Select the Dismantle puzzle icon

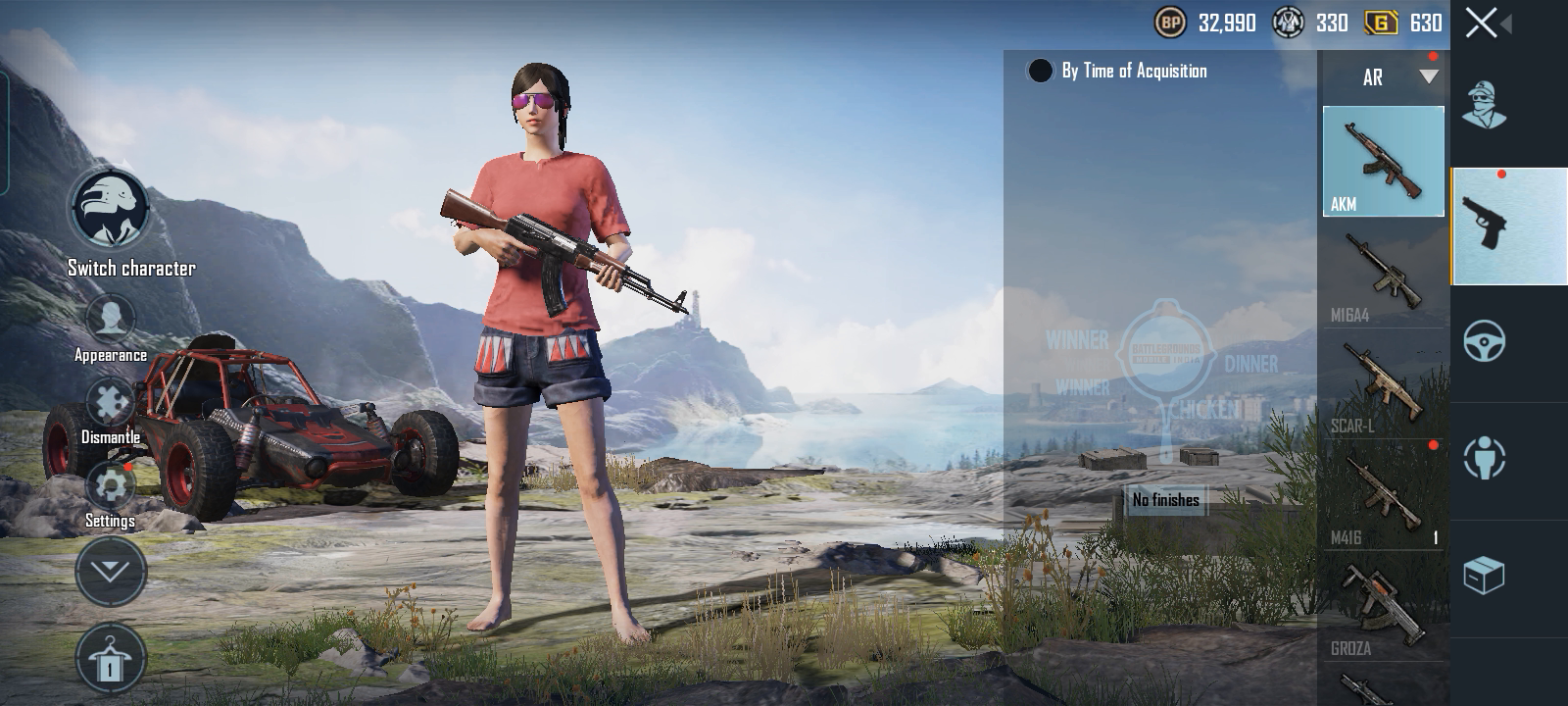pyautogui.click(x=110, y=402)
